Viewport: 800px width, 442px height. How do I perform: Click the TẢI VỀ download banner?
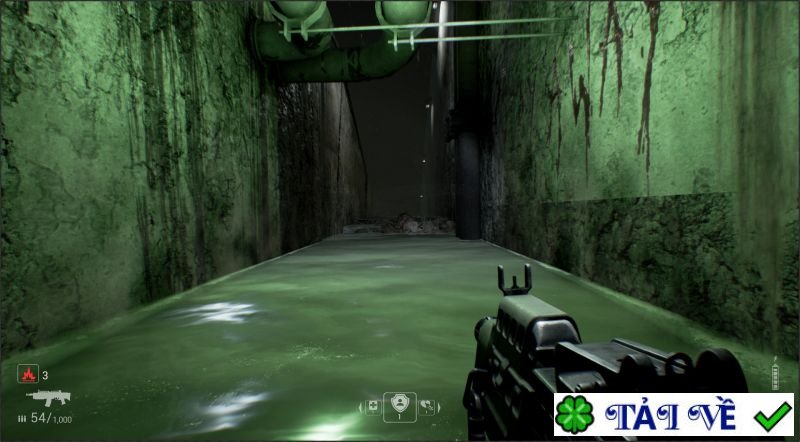tap(674, 415)
